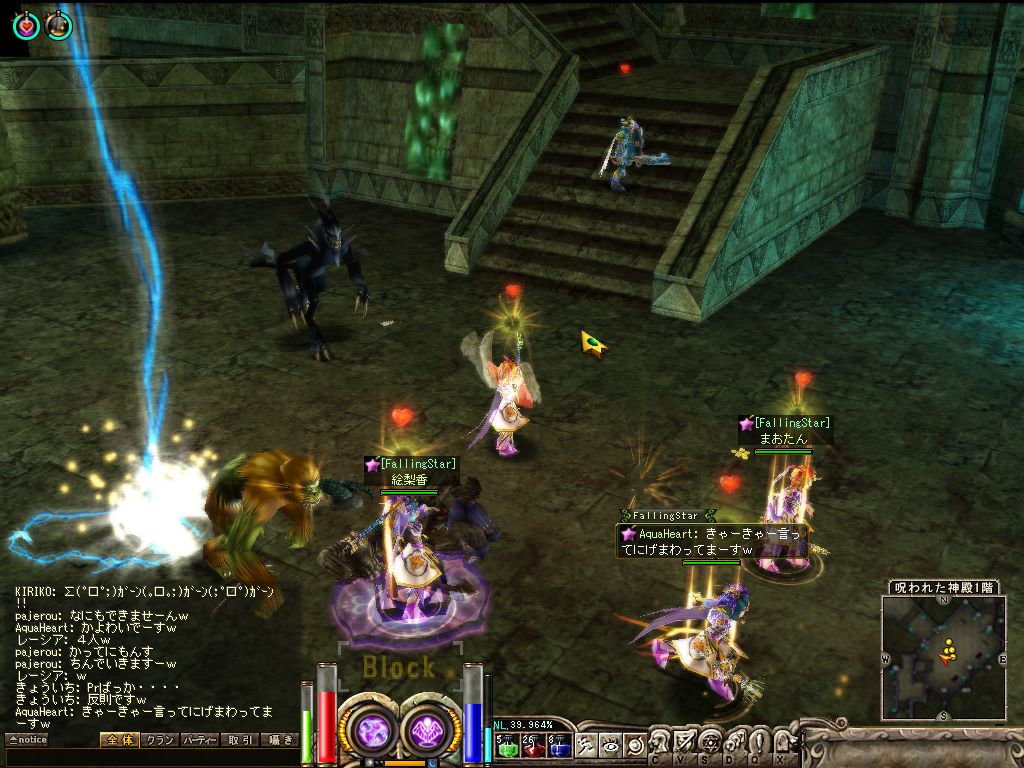This screenshot has height=768, width=1024.
Task: Click the circular ring icon beside the eye
Action: pos(634,745)
